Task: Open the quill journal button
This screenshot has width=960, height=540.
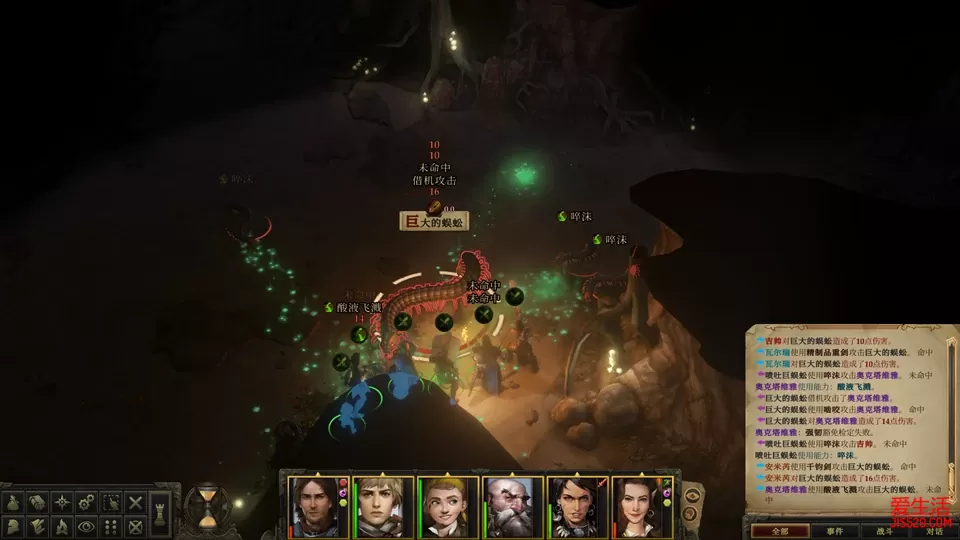Action: point(39,526)
